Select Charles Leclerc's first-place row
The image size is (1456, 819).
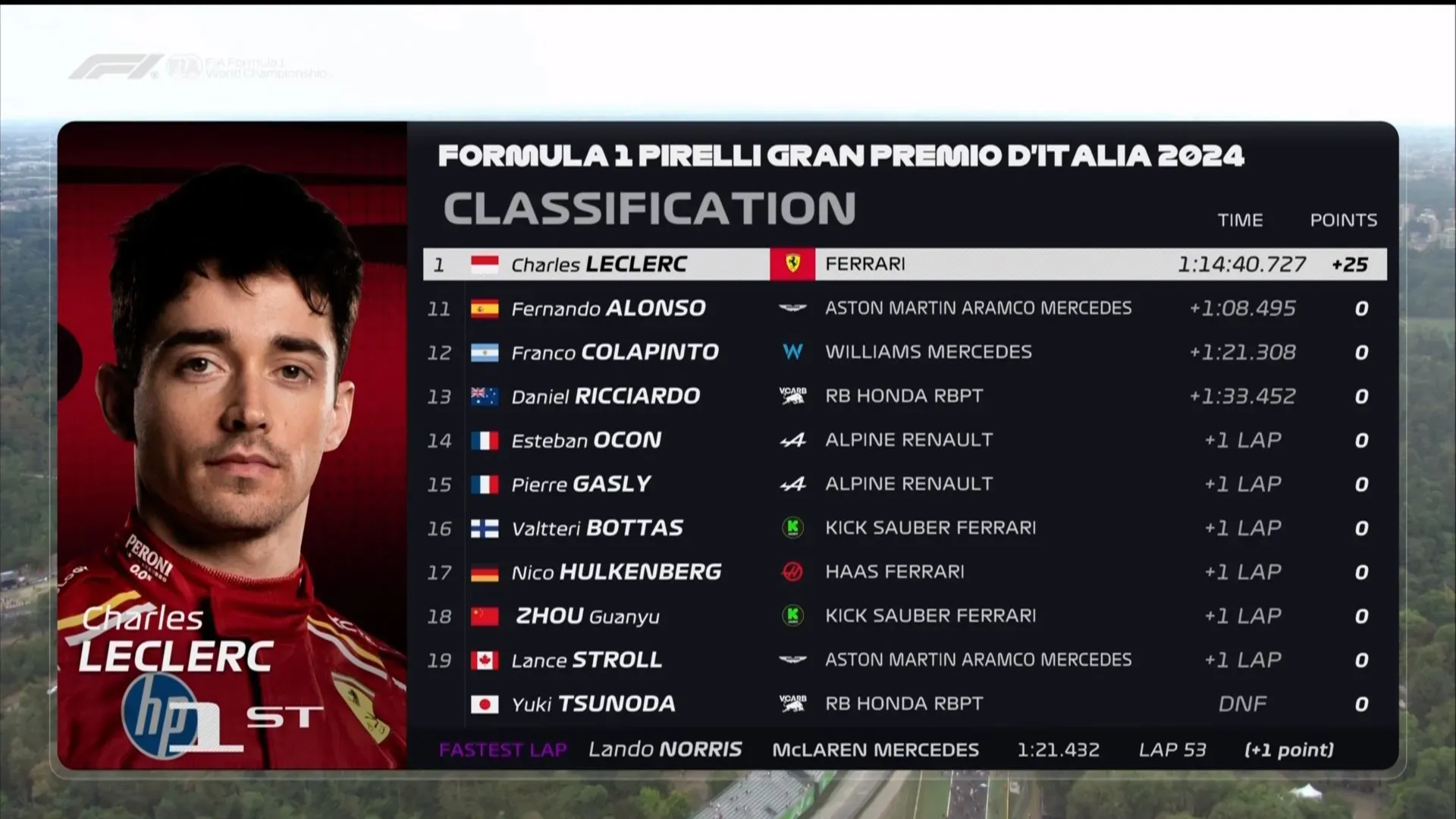pyautogui.click(x=902, y=265)
